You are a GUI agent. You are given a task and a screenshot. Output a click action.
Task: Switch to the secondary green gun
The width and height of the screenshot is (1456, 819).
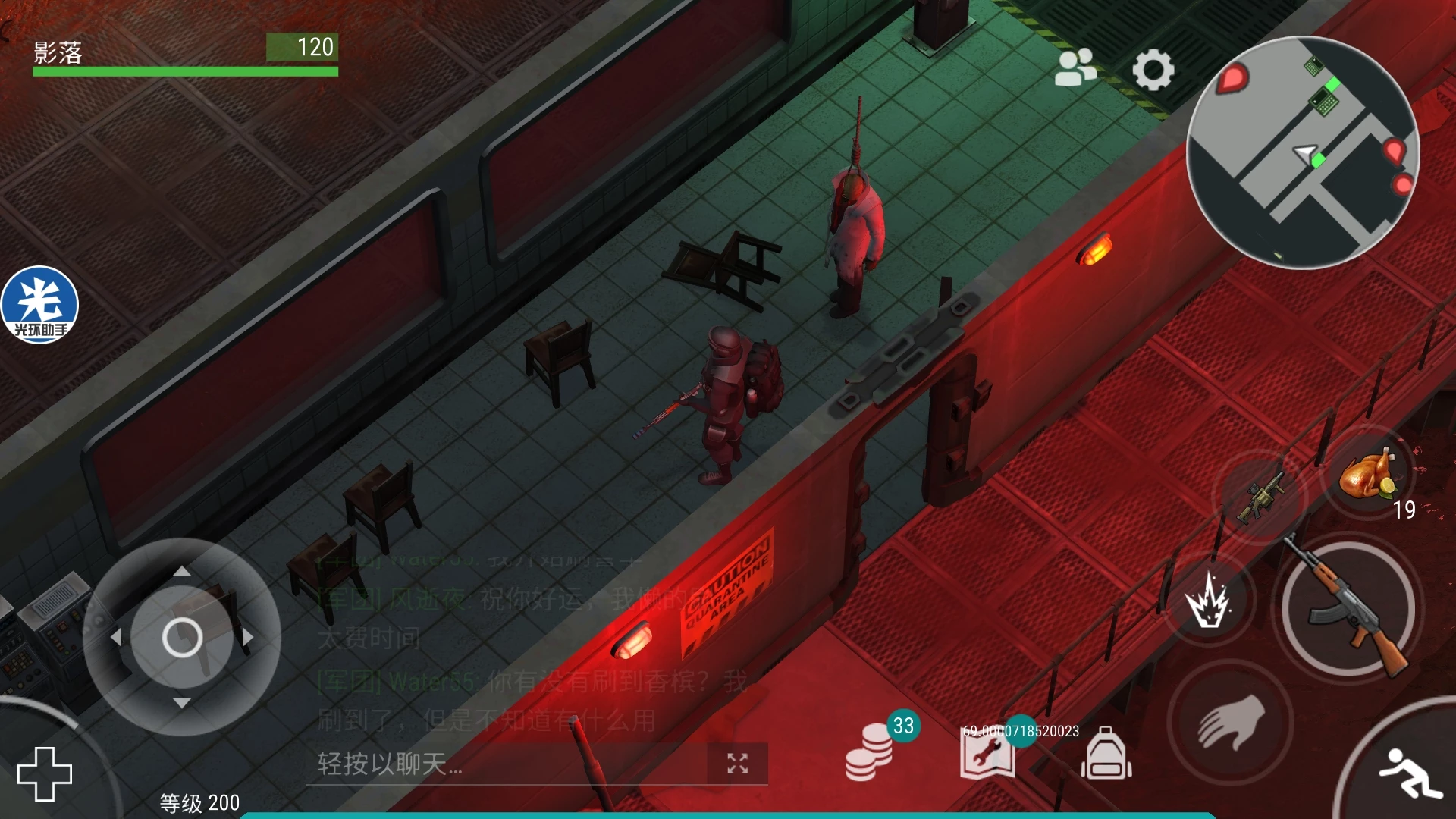[x=1259, y=497]
